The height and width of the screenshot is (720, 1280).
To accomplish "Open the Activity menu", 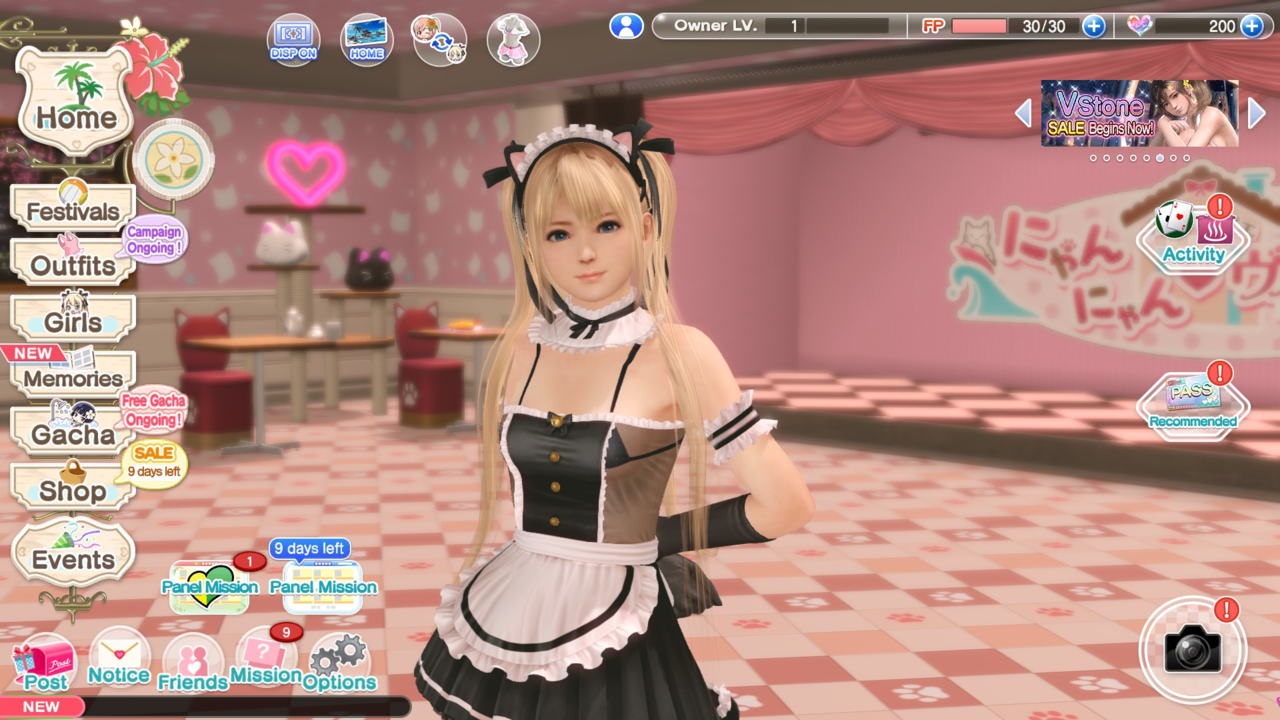I will coord(1193,237).
